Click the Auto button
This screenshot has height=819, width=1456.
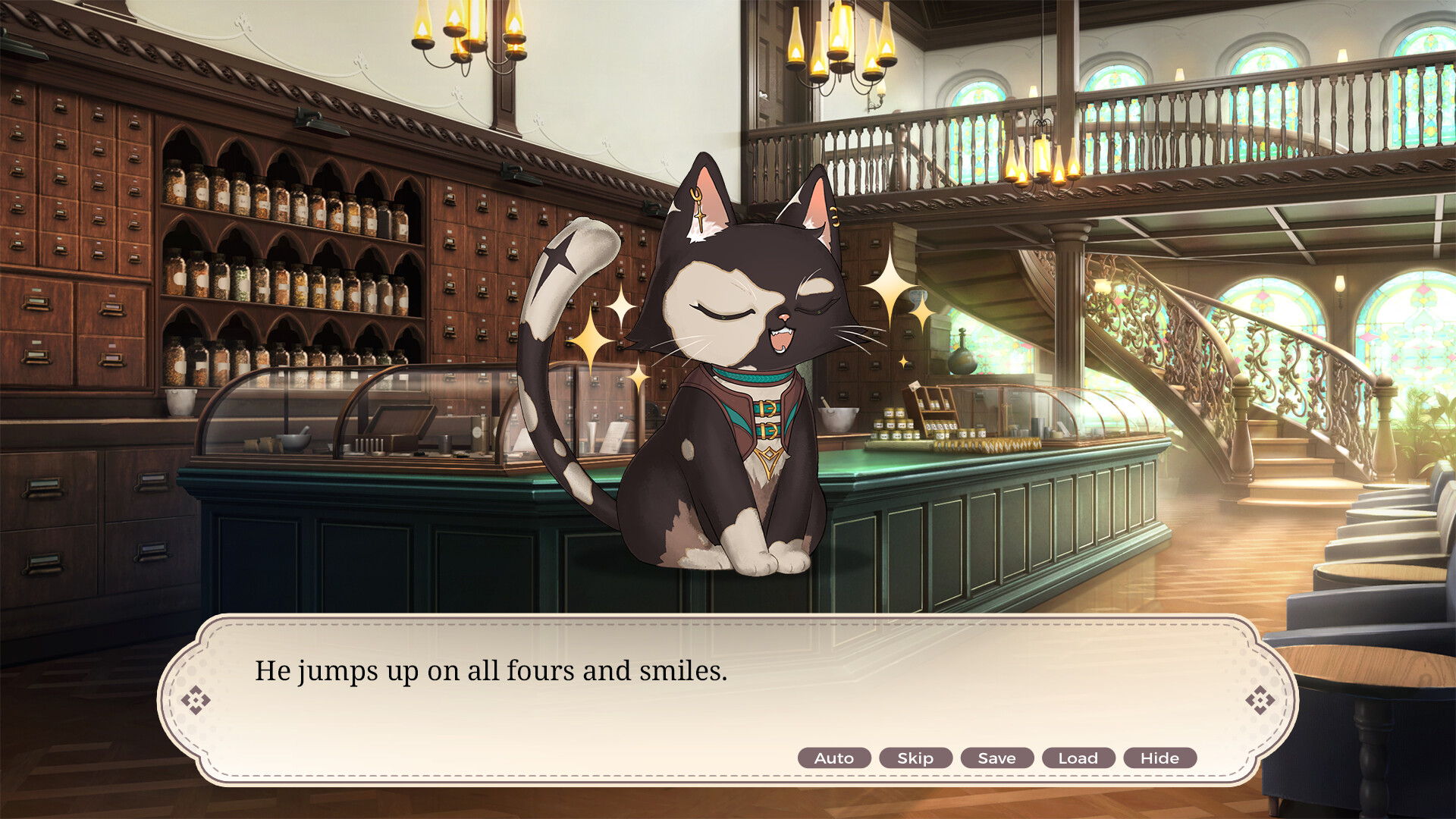[x=834, y=758]
